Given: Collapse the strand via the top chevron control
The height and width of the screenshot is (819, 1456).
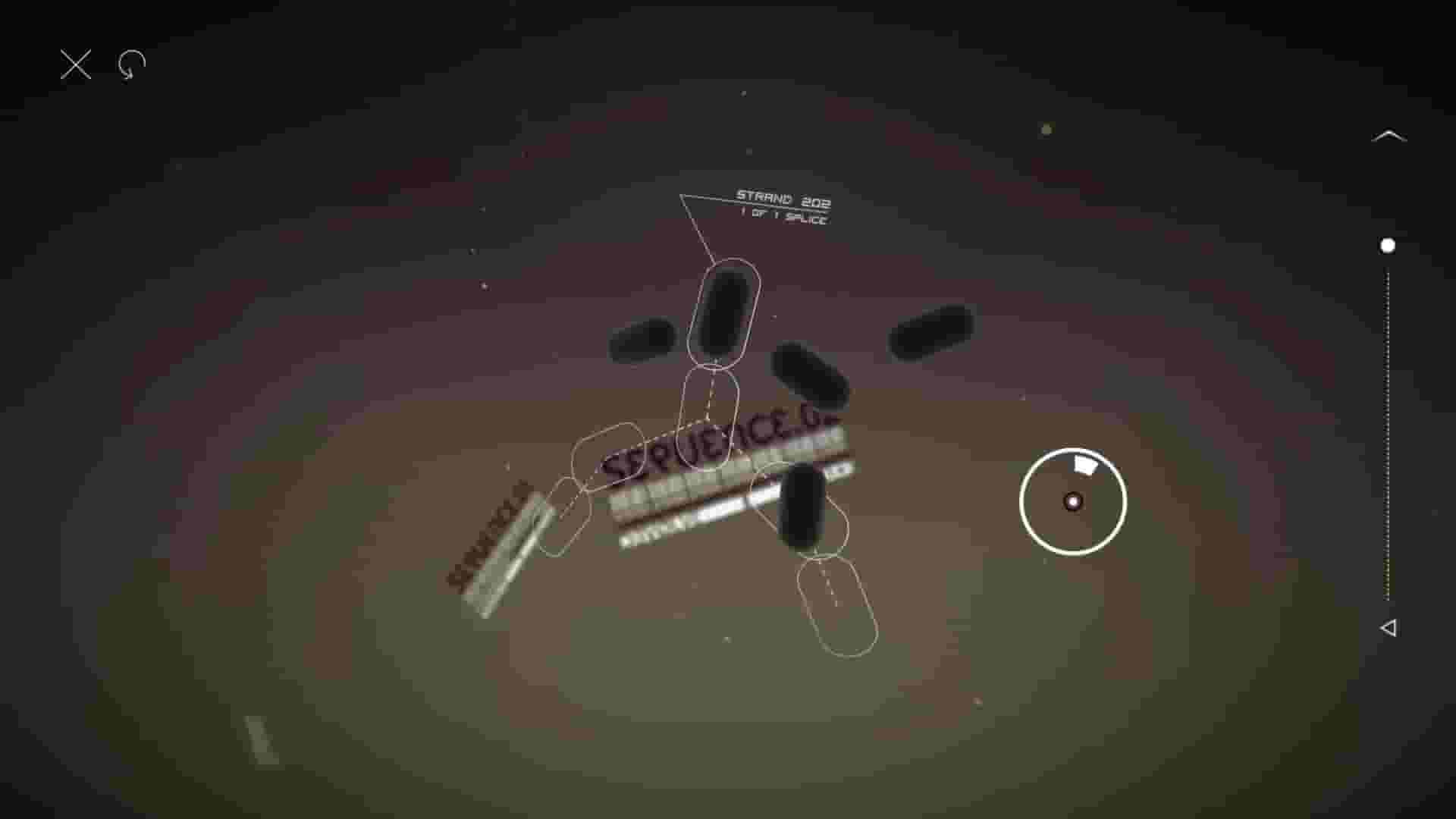Looking at the screenshot, I should 1389,135.
